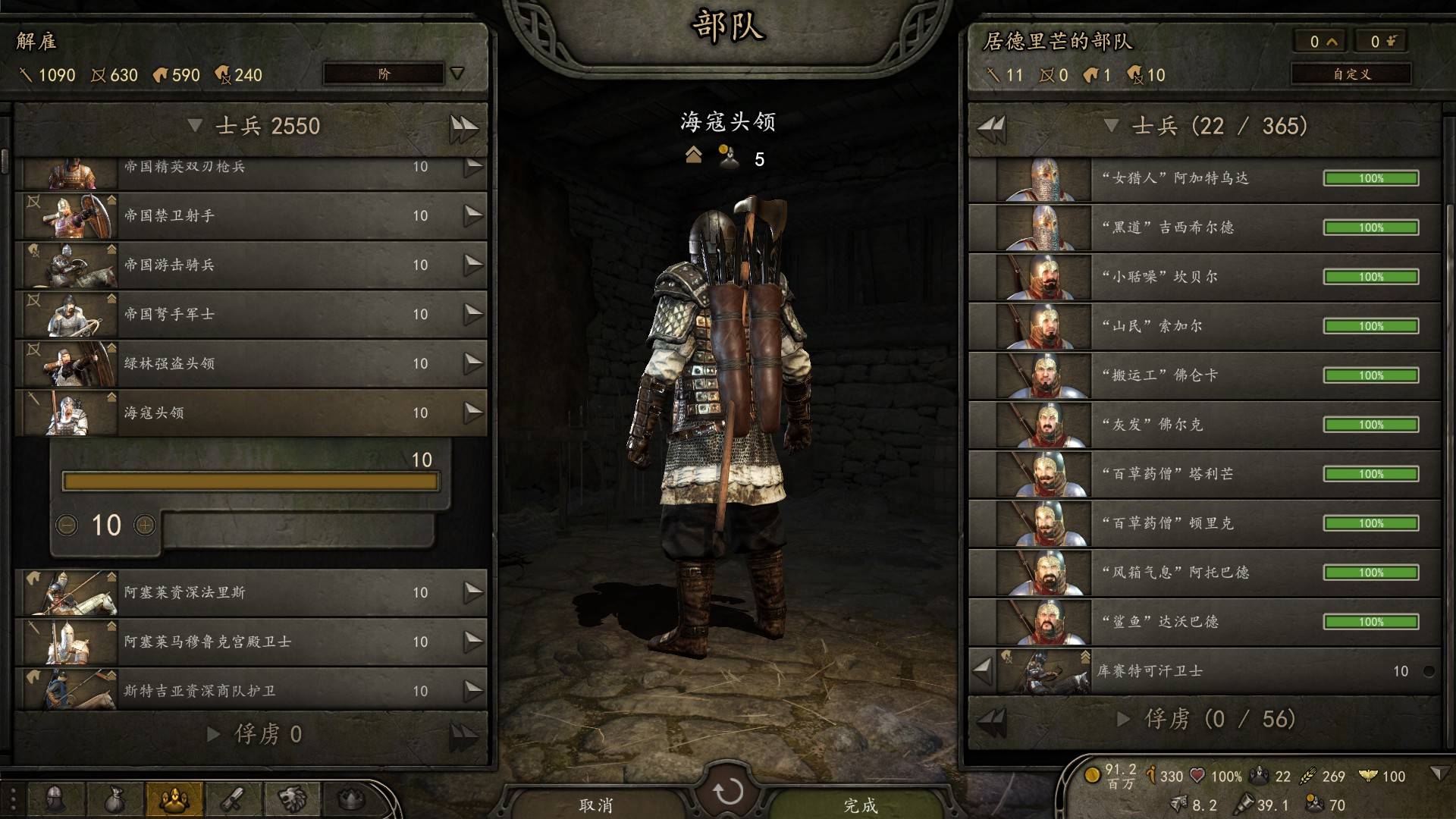Image resolution: width=1456 pixels, height=819 pixels.
Task: Confirm with the 完成 done button
Action: click(x=861, y=805)
